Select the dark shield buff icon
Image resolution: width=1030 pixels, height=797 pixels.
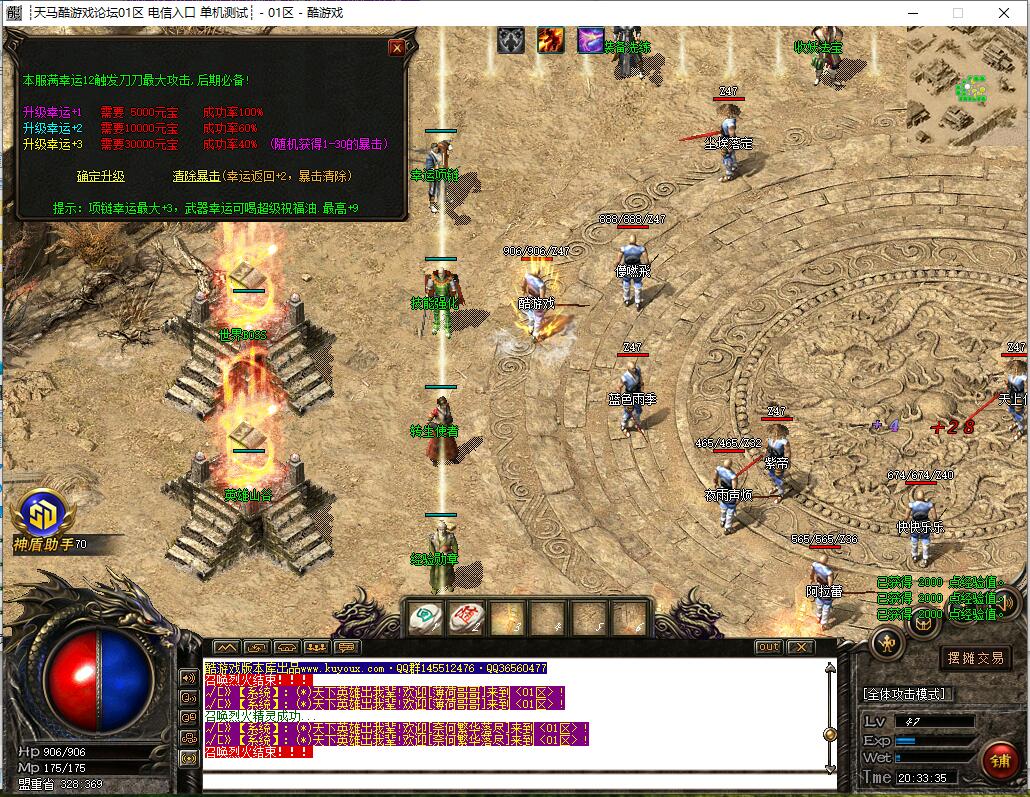click(x=512, y=40)
